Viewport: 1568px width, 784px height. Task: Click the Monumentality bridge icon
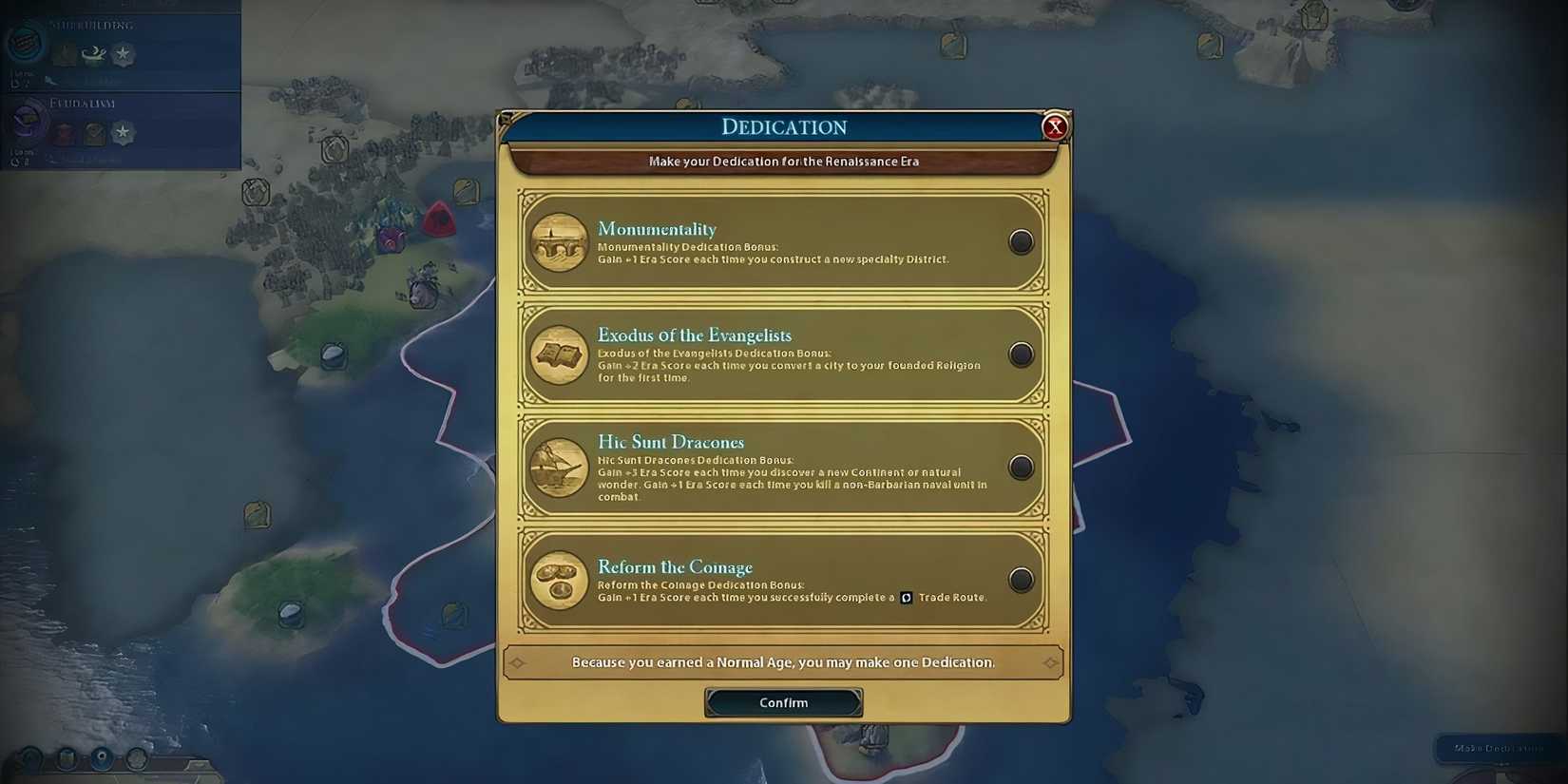559,242
